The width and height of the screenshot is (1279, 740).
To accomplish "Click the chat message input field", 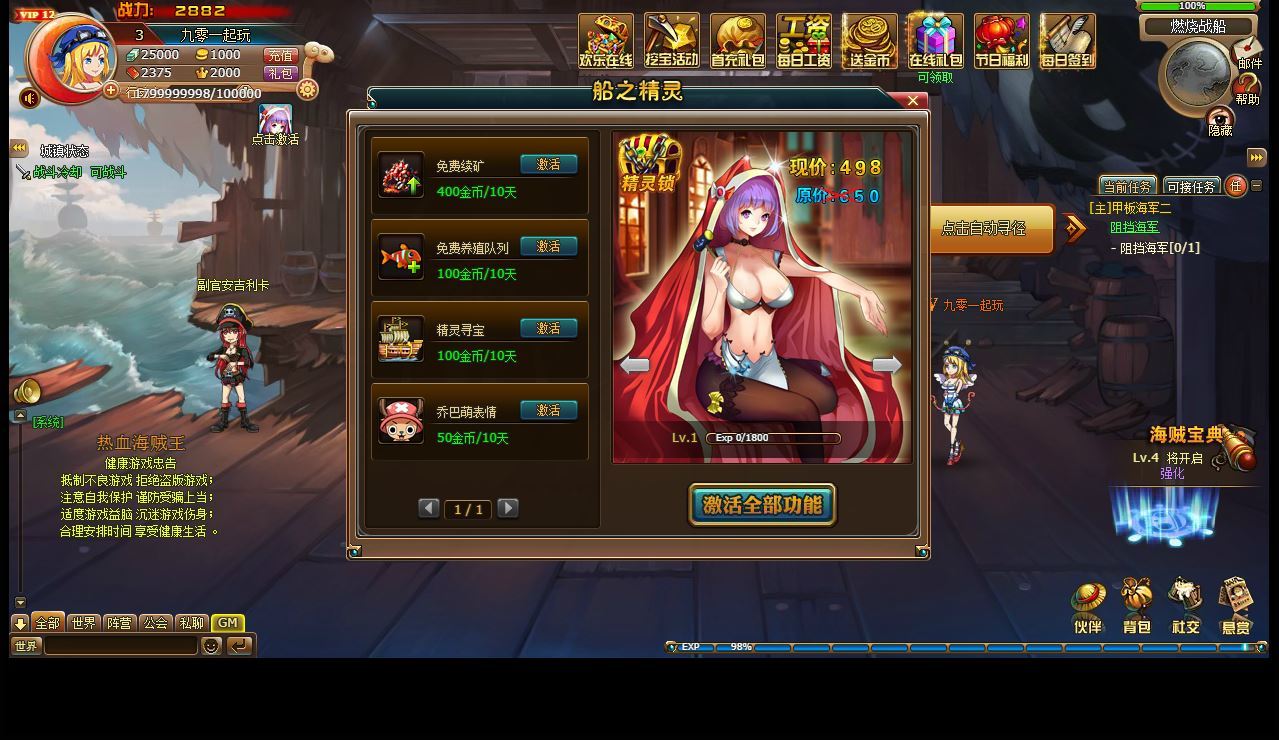I will (120, 646).
